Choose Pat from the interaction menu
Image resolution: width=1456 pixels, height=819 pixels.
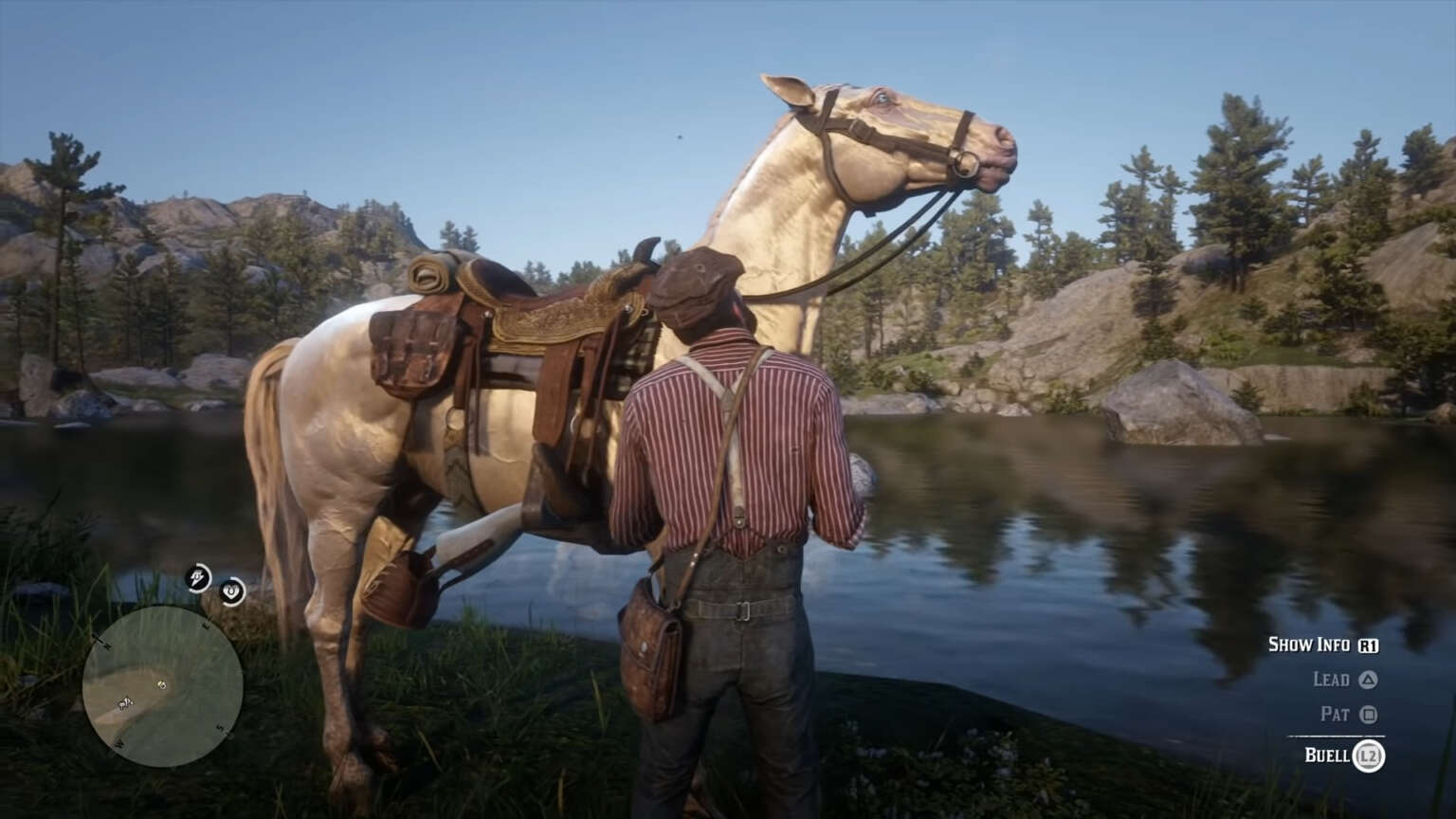click(1337, 715)
